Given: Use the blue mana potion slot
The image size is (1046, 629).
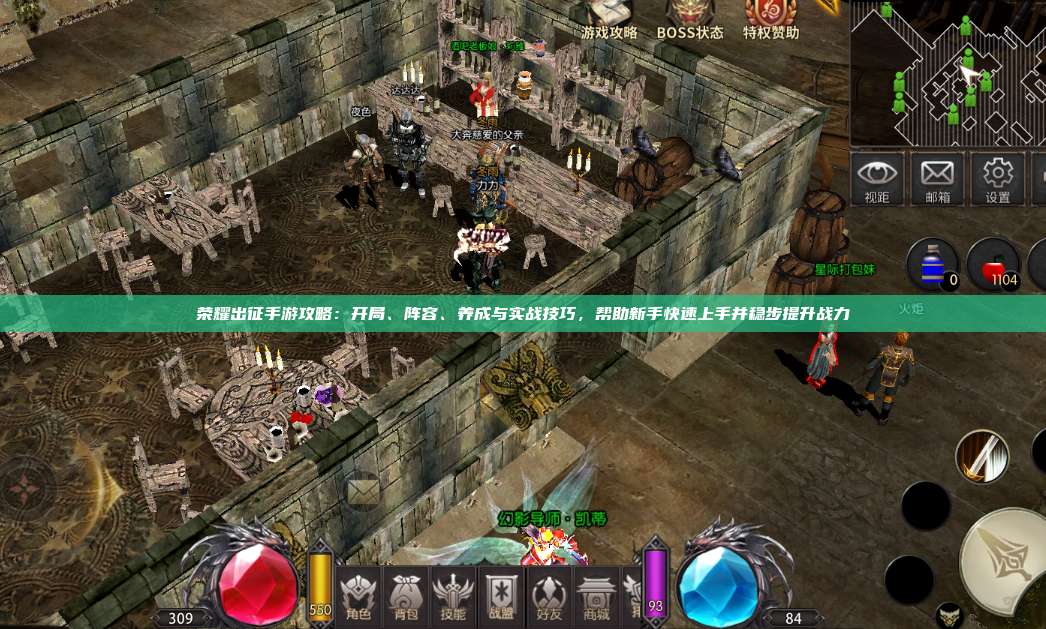Looking at the screenshot, I should (x=933, y=265).
